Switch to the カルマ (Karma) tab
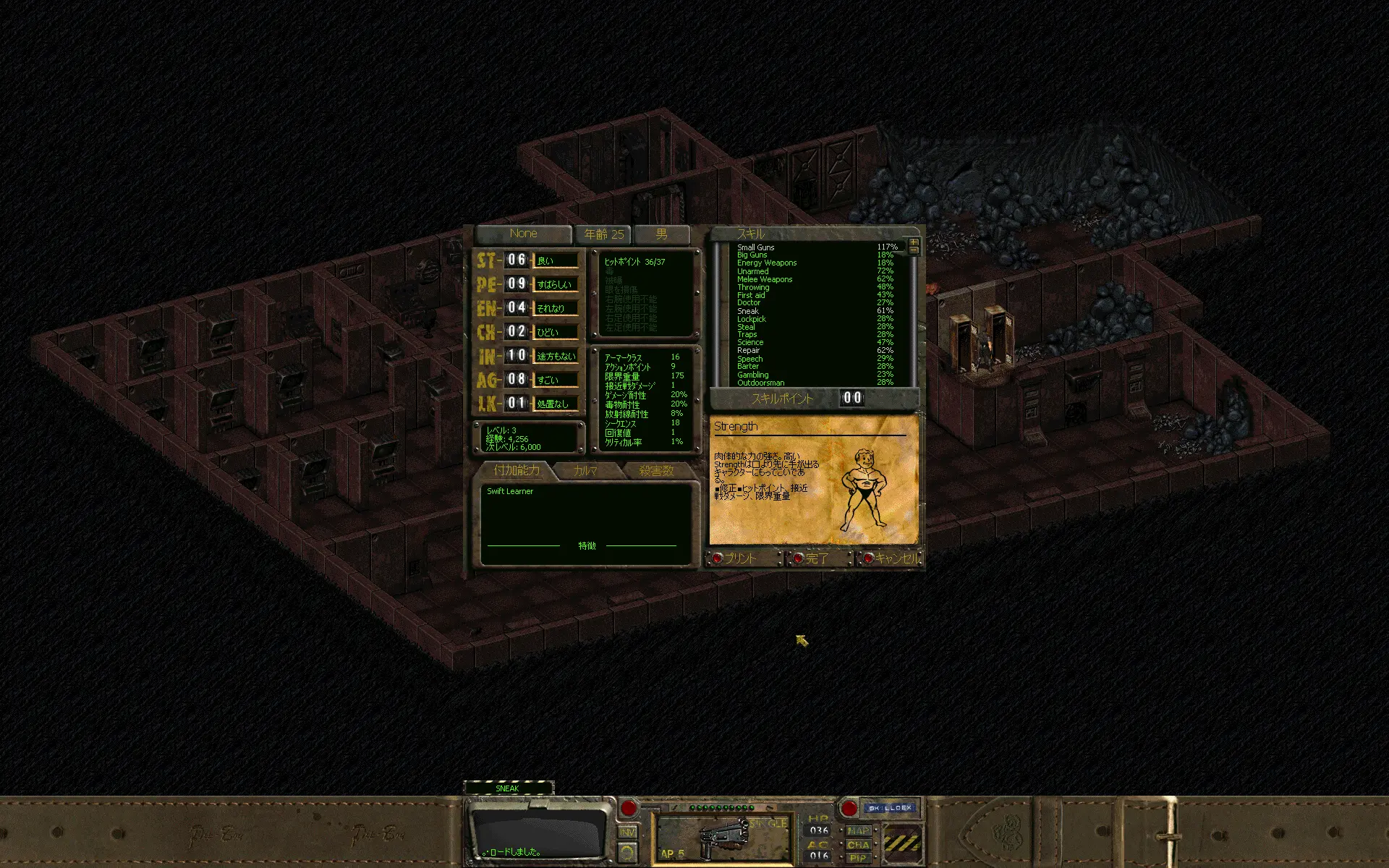 [585, 471]
